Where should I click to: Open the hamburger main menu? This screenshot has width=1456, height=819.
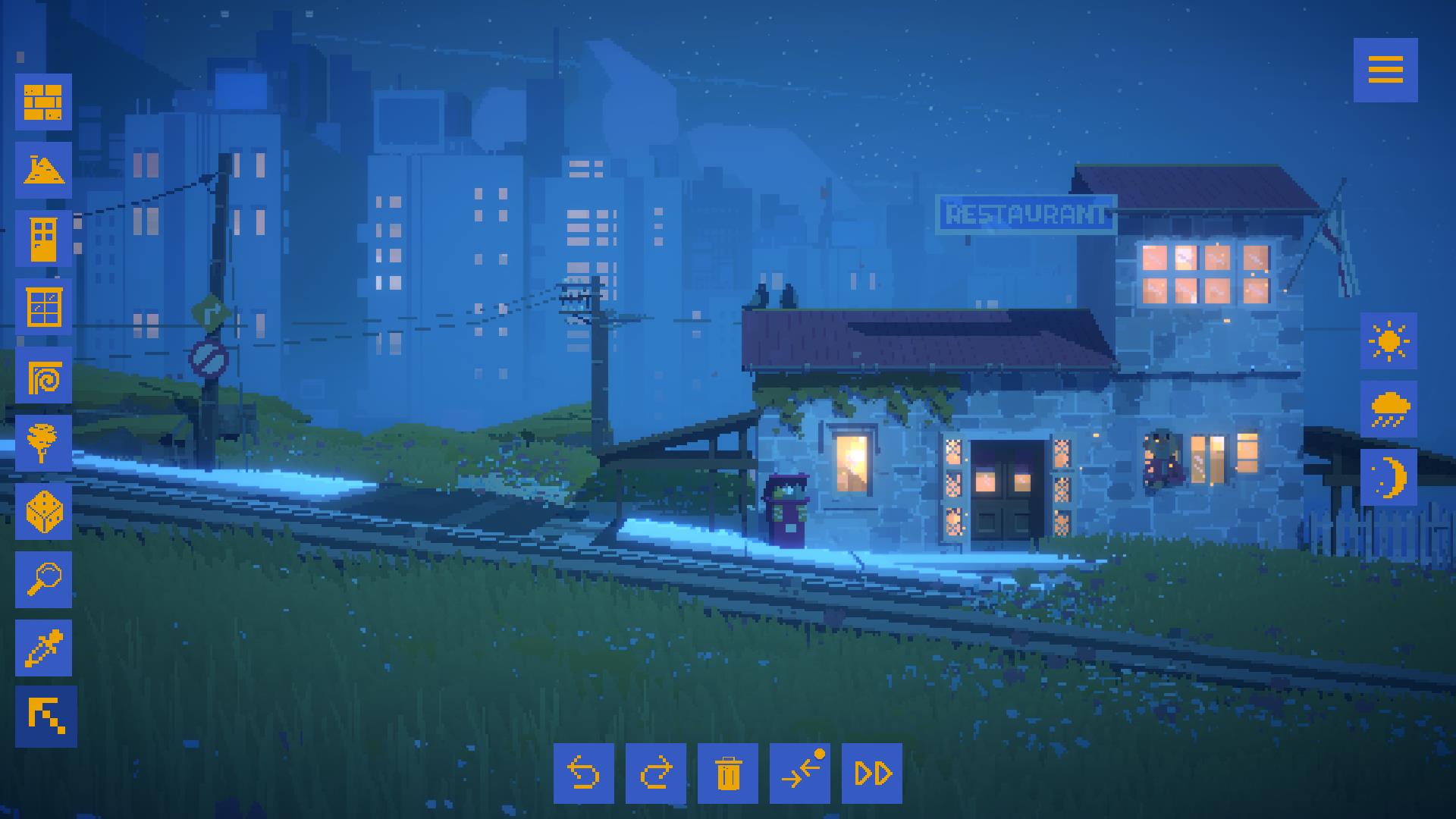(x=1385, y=70)
